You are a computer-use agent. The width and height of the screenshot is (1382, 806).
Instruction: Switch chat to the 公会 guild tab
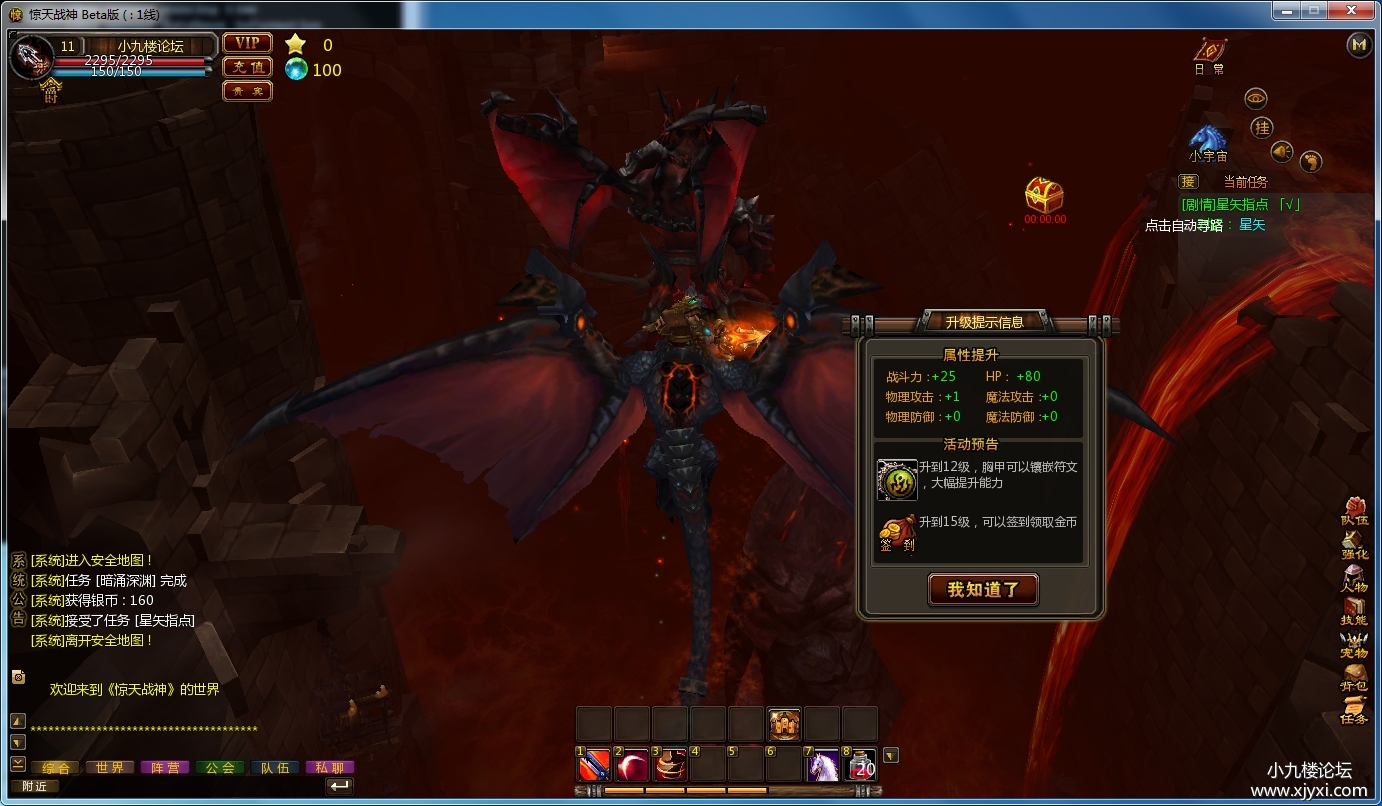pyautogui.click(x=220, y=767)
